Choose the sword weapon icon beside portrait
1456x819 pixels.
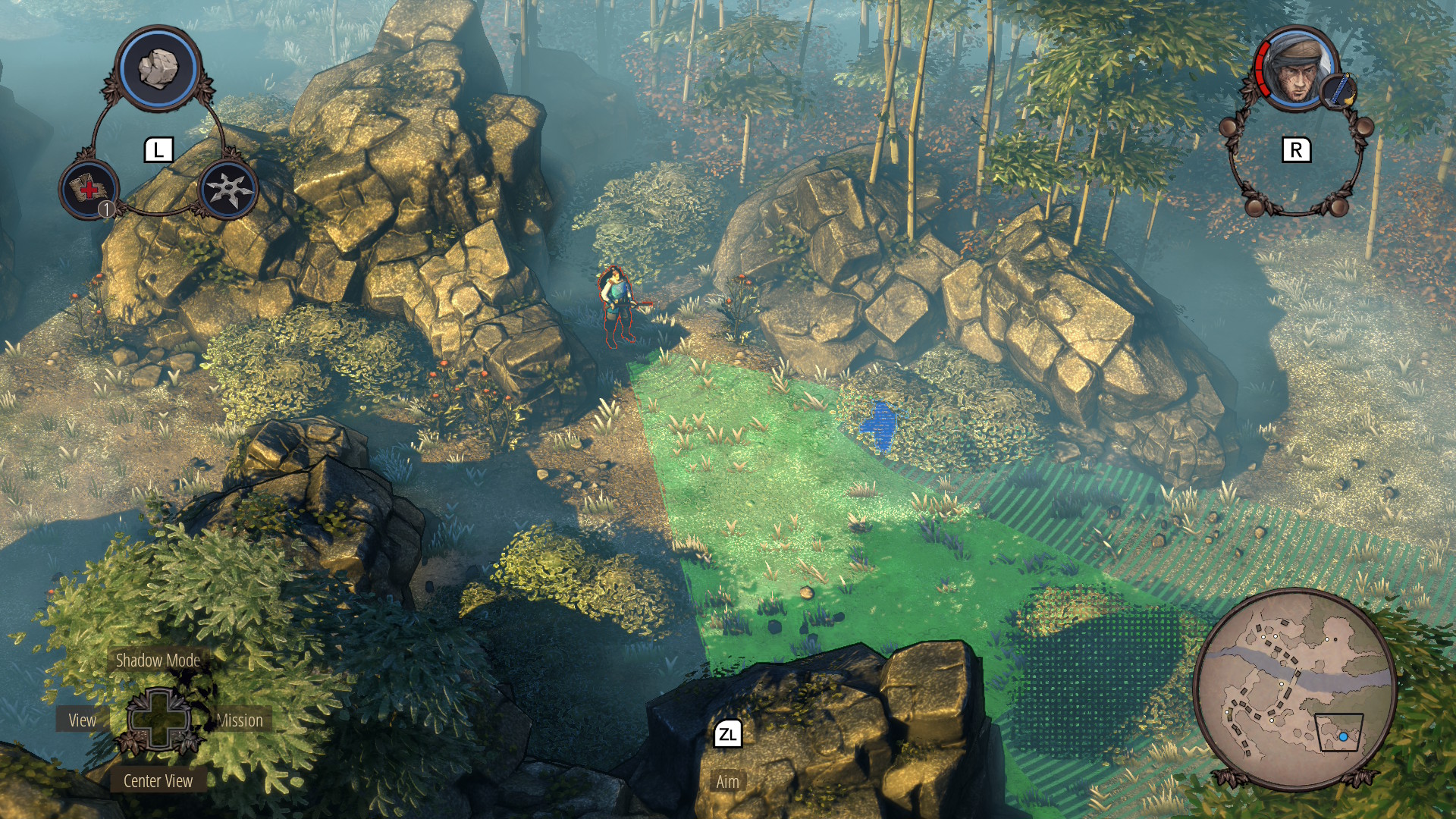coord(1338,91)
